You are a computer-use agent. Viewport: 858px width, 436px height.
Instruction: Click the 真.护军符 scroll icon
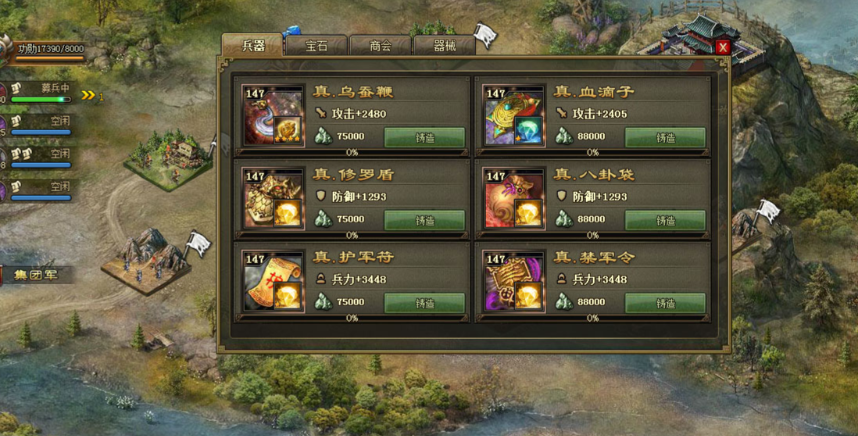[x=274, y=281]
